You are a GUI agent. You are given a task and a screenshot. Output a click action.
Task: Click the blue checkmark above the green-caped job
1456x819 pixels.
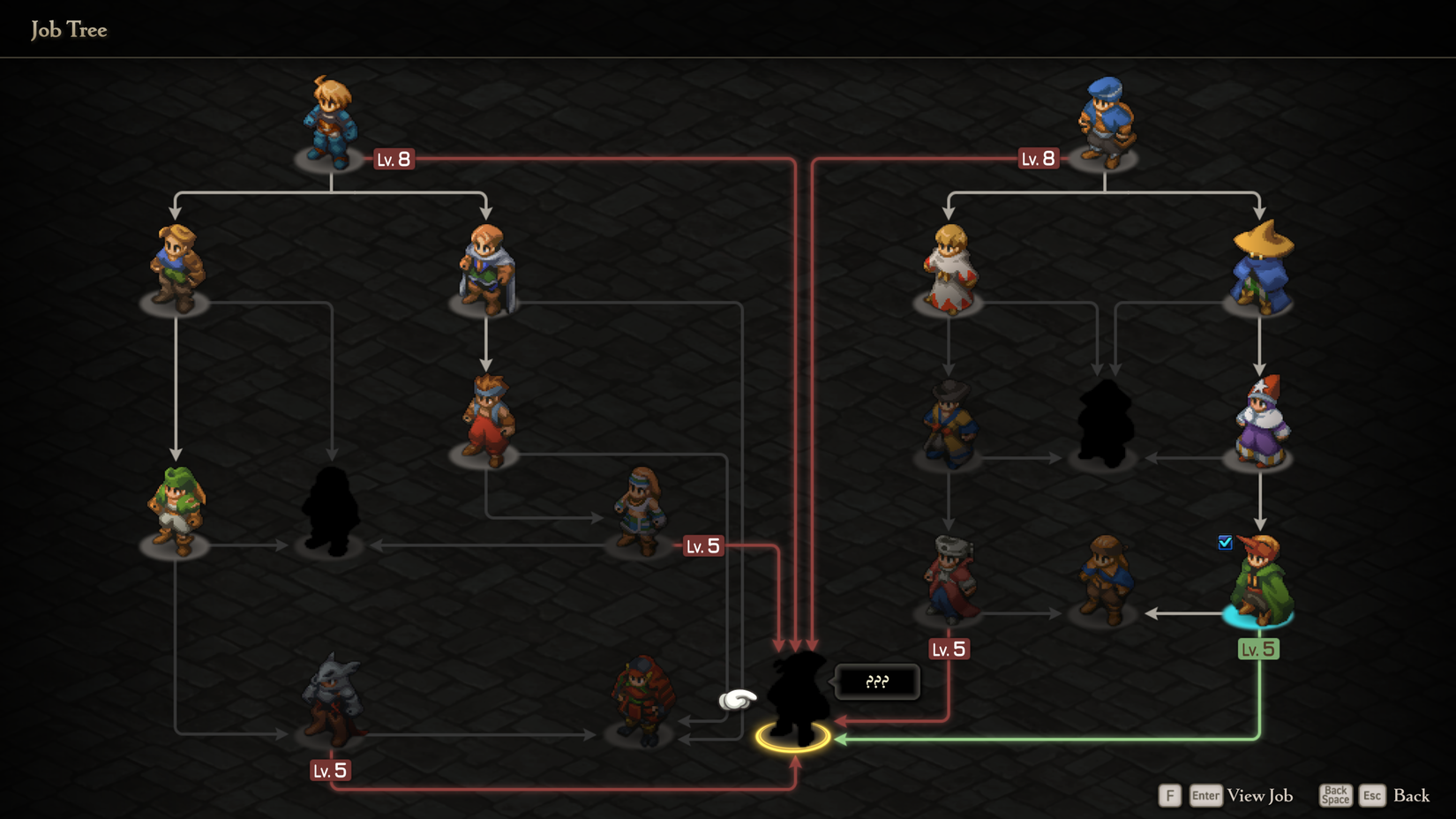pos(1225,544)
